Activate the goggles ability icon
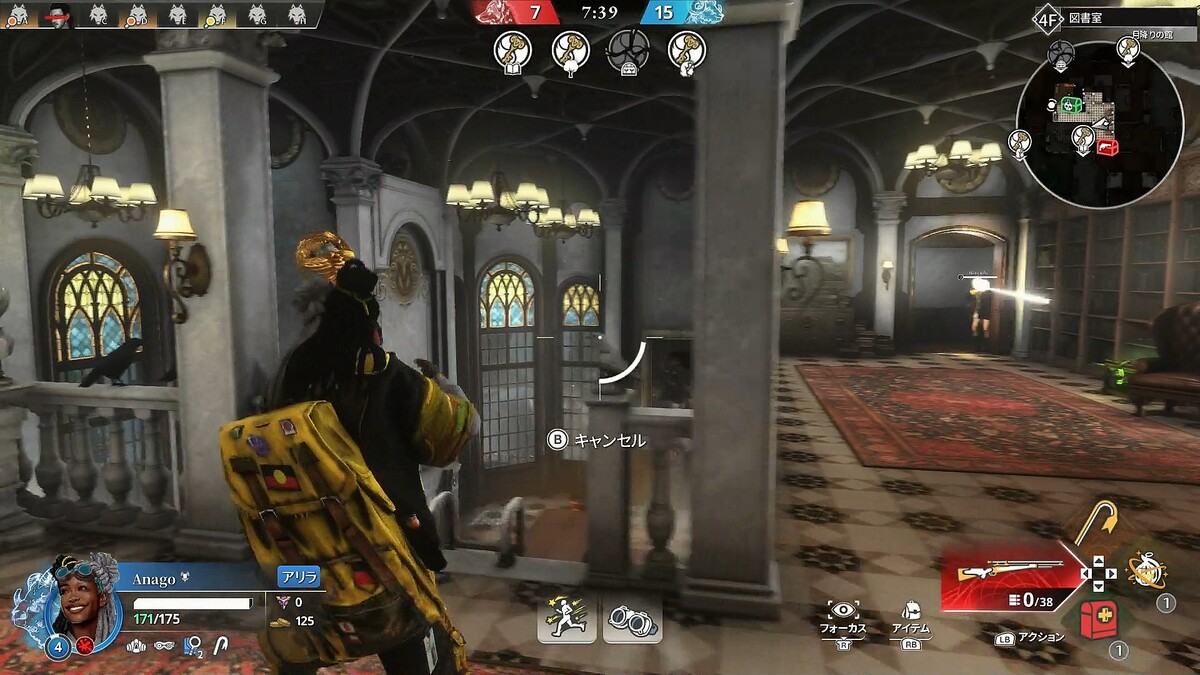The image size is (1200, 675). pyautogui.click(x=632, y=617)
